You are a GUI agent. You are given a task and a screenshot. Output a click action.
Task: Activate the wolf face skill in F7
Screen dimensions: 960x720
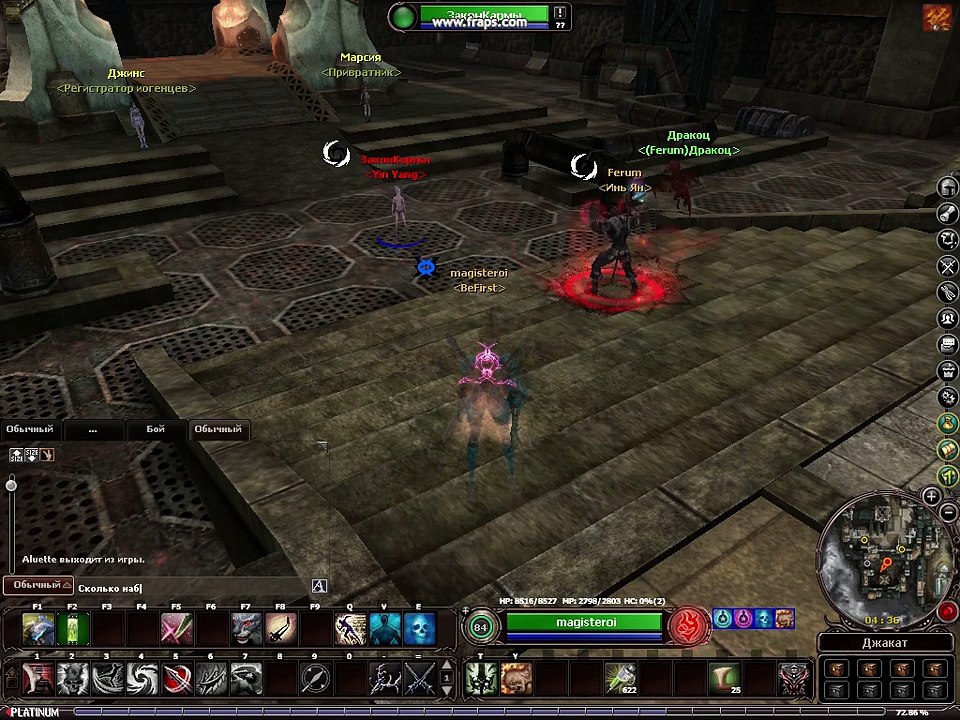tap(246, 628)
